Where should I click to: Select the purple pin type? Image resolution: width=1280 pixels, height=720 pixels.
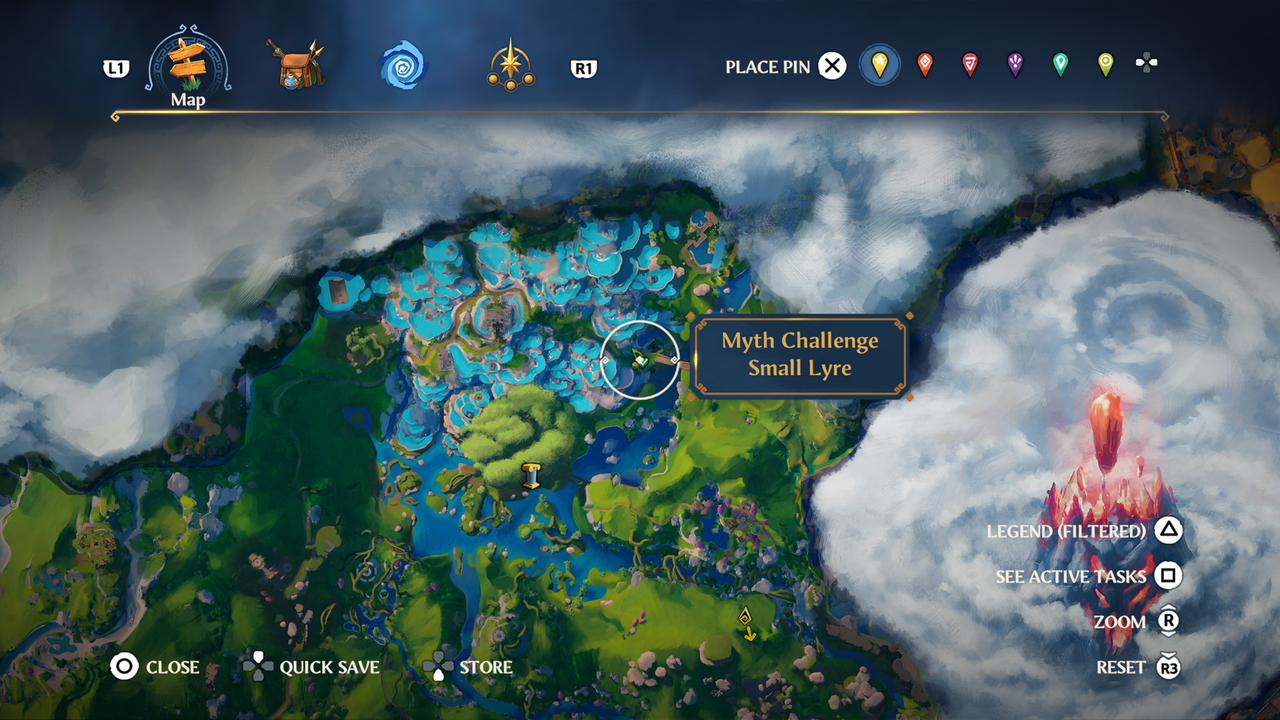(1013, 65)
